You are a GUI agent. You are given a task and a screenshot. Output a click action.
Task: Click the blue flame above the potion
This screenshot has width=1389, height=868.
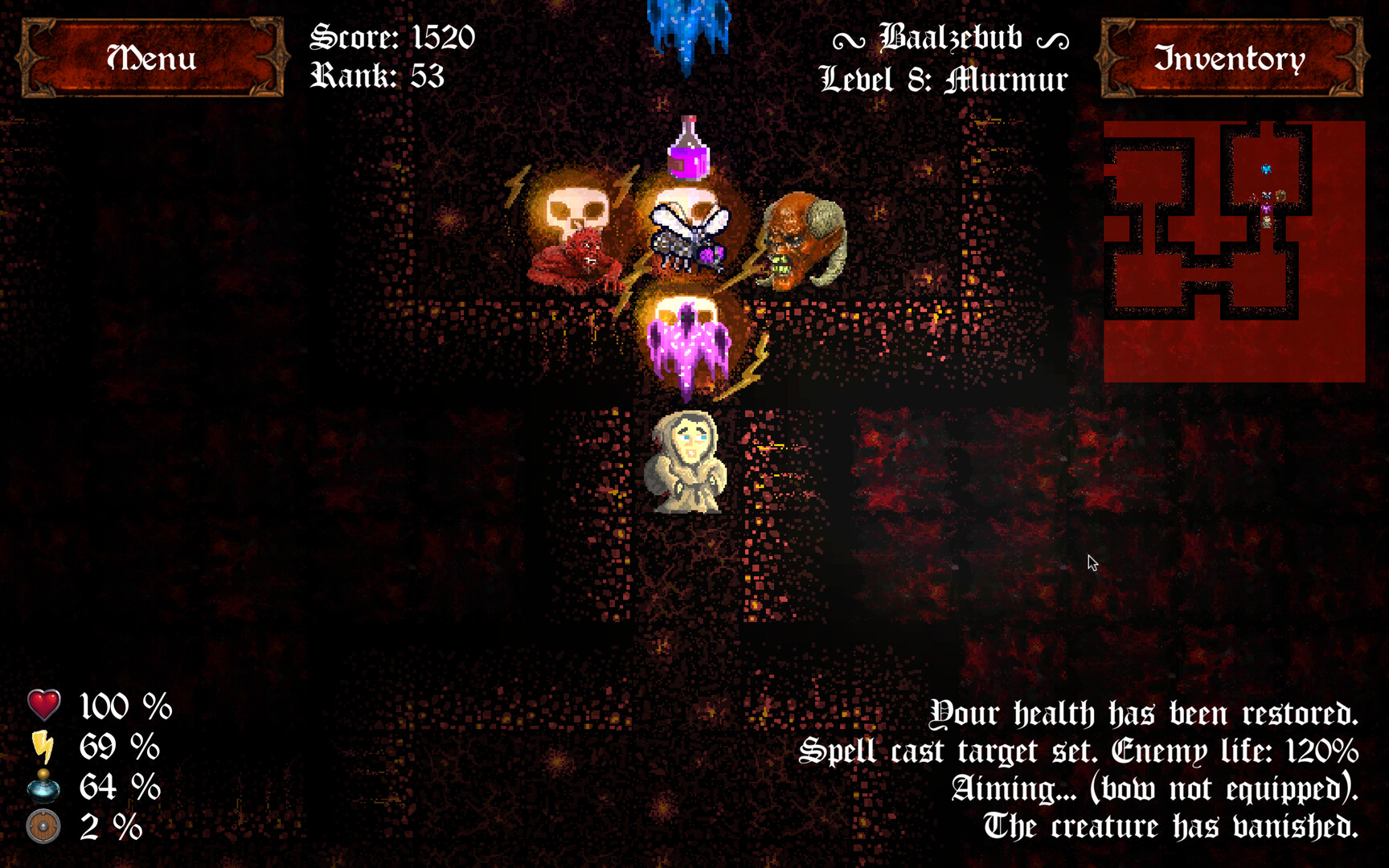tap(687, 24)
